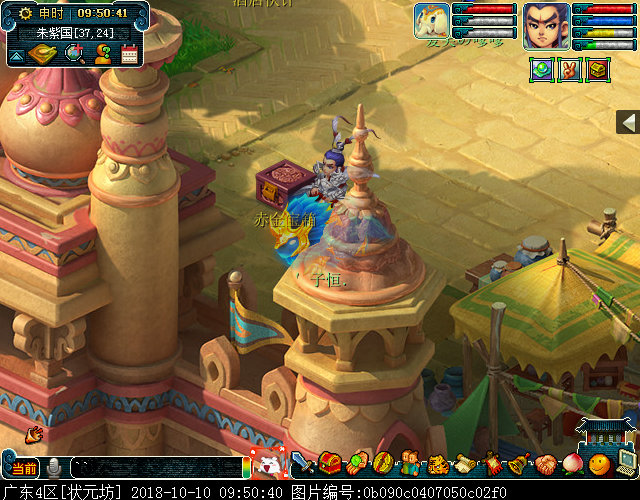
Task: Click the golden bell icon
Action: (x=518, y=464)
